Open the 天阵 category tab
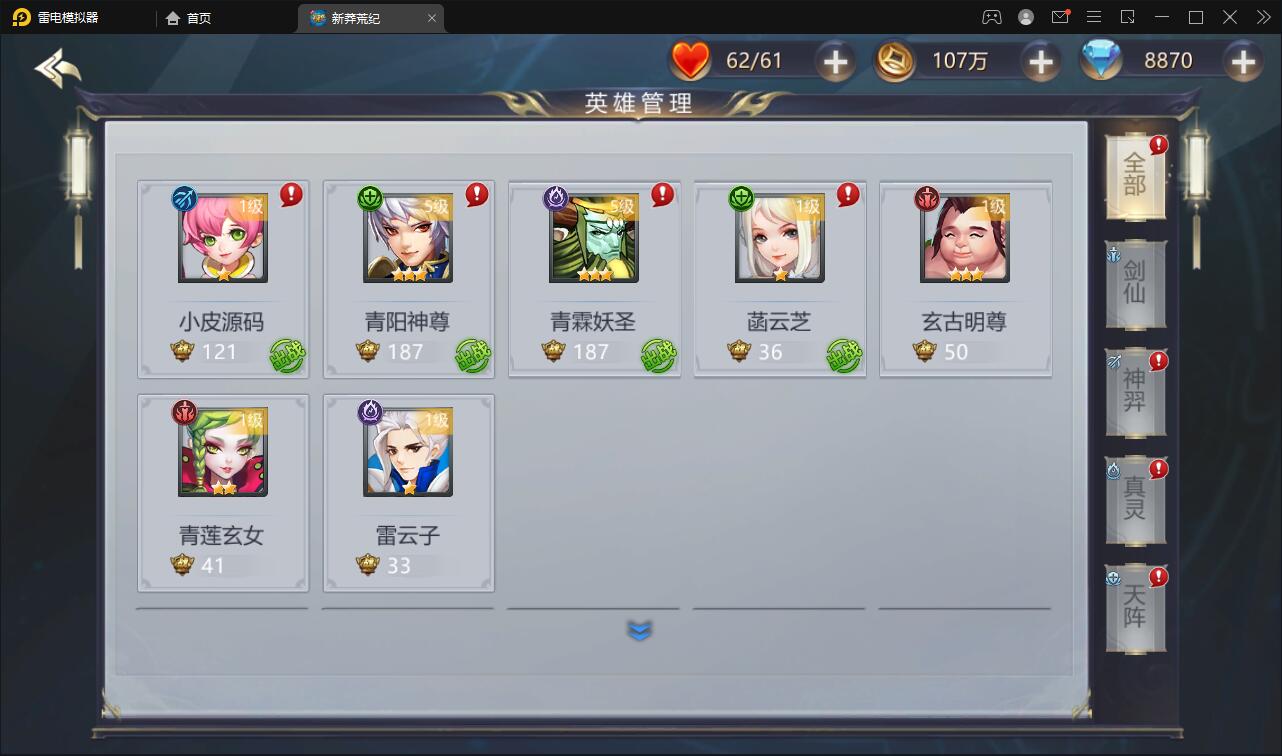 coord(1136,608)
